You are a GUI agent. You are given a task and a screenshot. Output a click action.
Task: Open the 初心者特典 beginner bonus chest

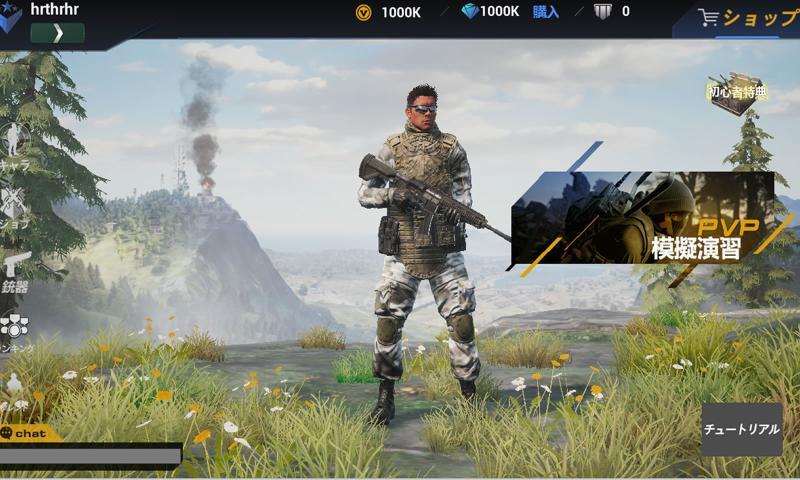click(x=735, y=94)
